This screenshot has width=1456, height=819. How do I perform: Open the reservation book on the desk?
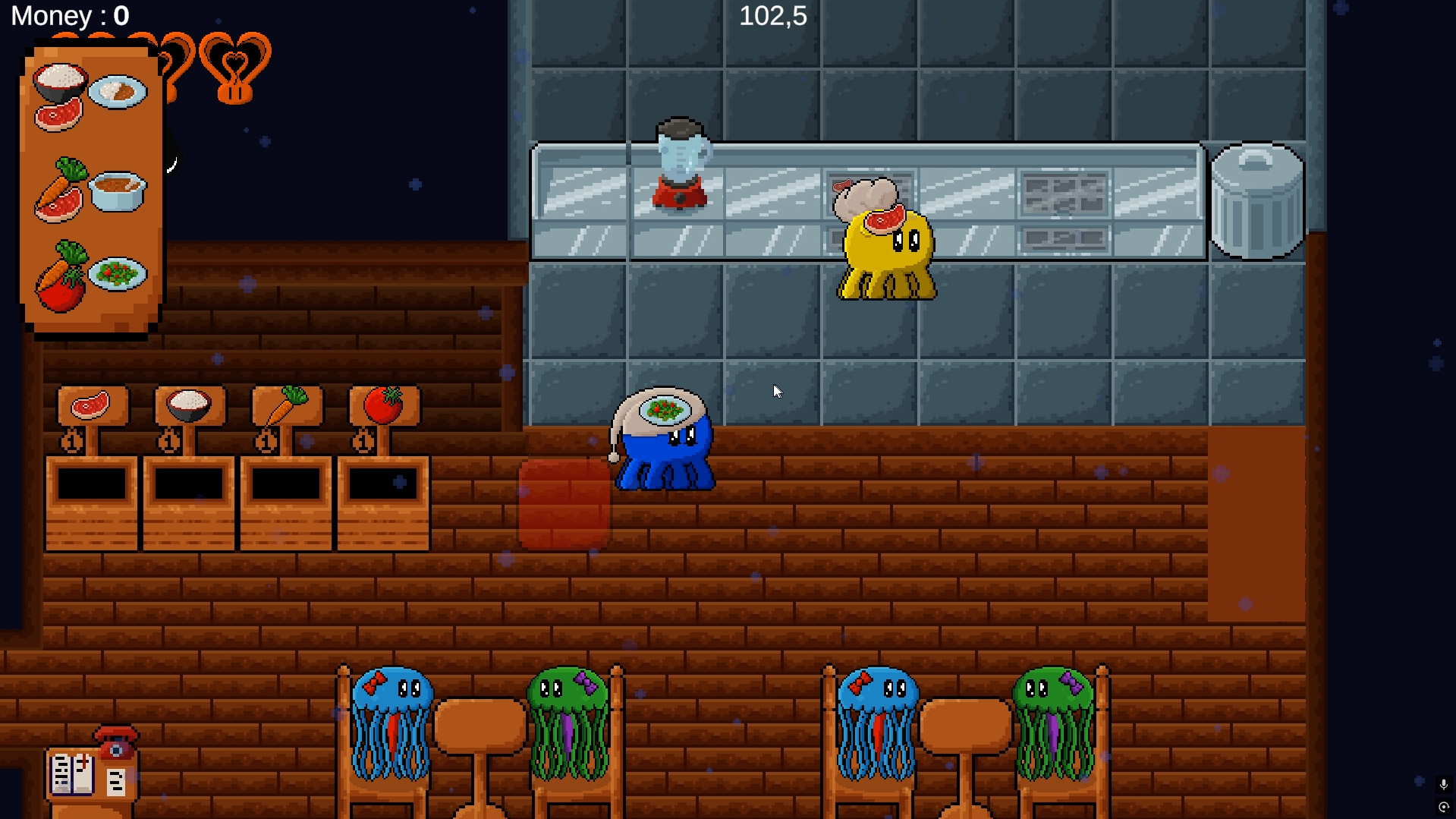click(x=72, y=774)
